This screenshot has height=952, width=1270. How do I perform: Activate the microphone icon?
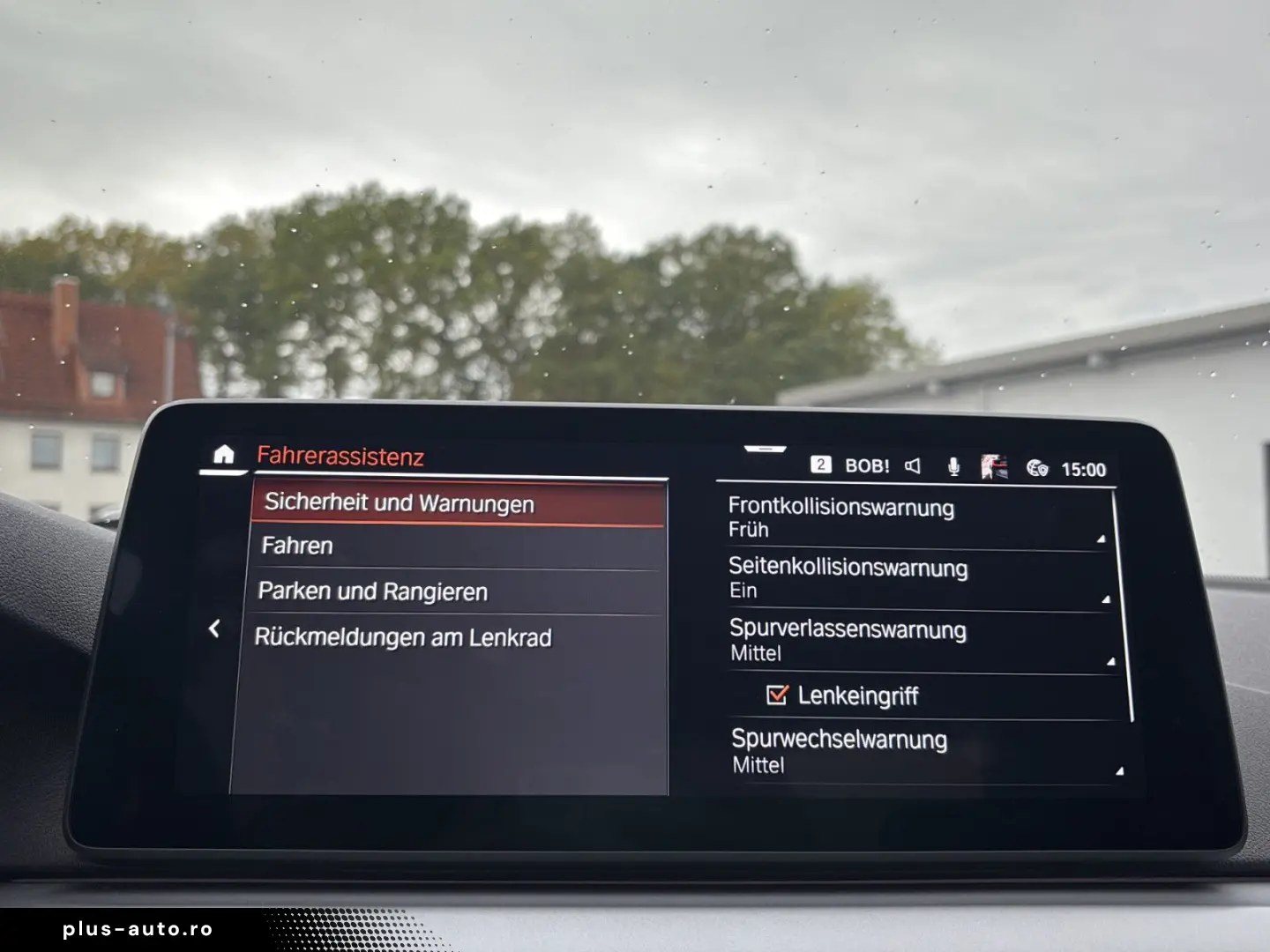point(954,467)
